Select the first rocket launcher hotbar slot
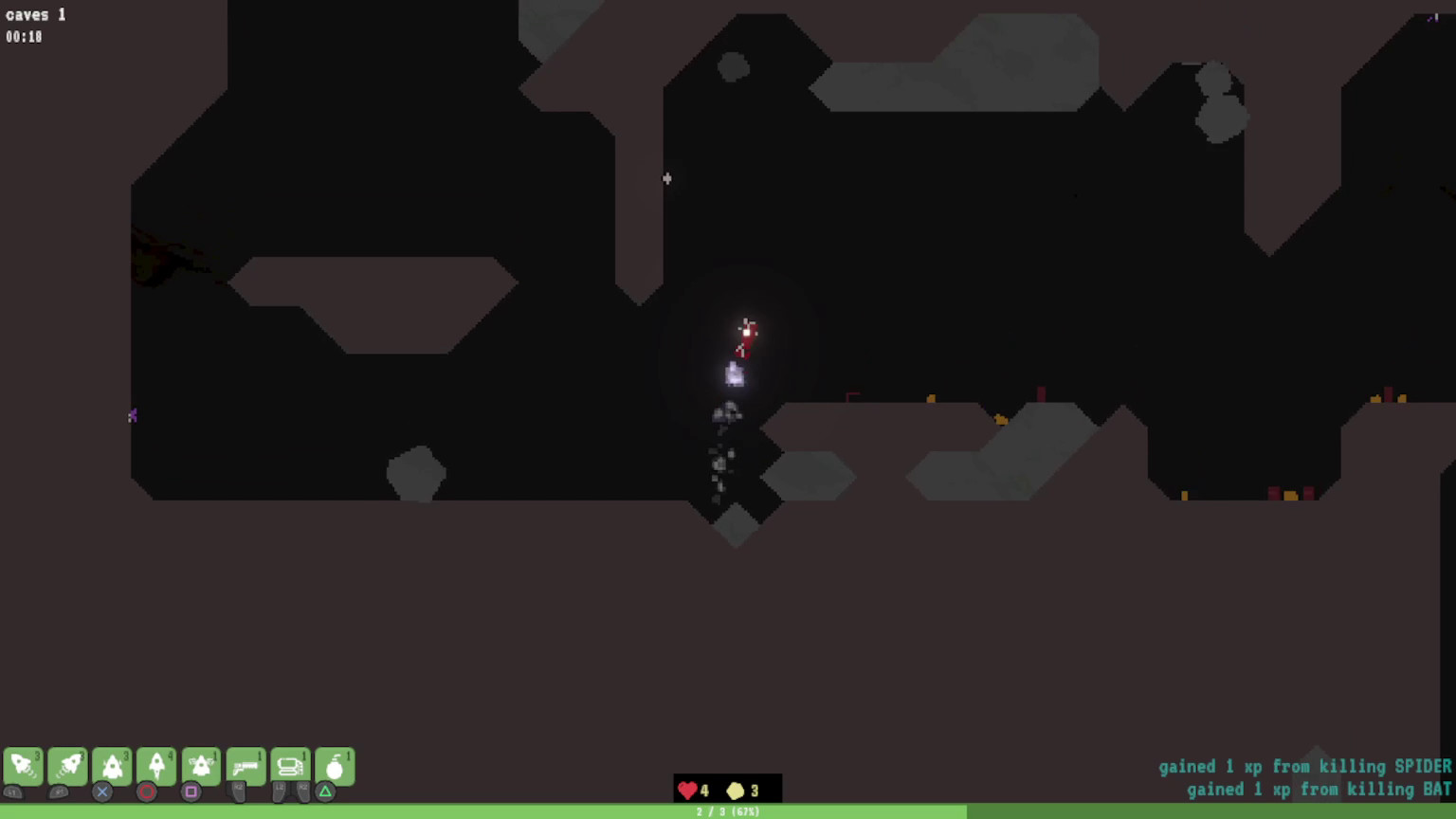1456x819 pixels. (x=23, y=764)
